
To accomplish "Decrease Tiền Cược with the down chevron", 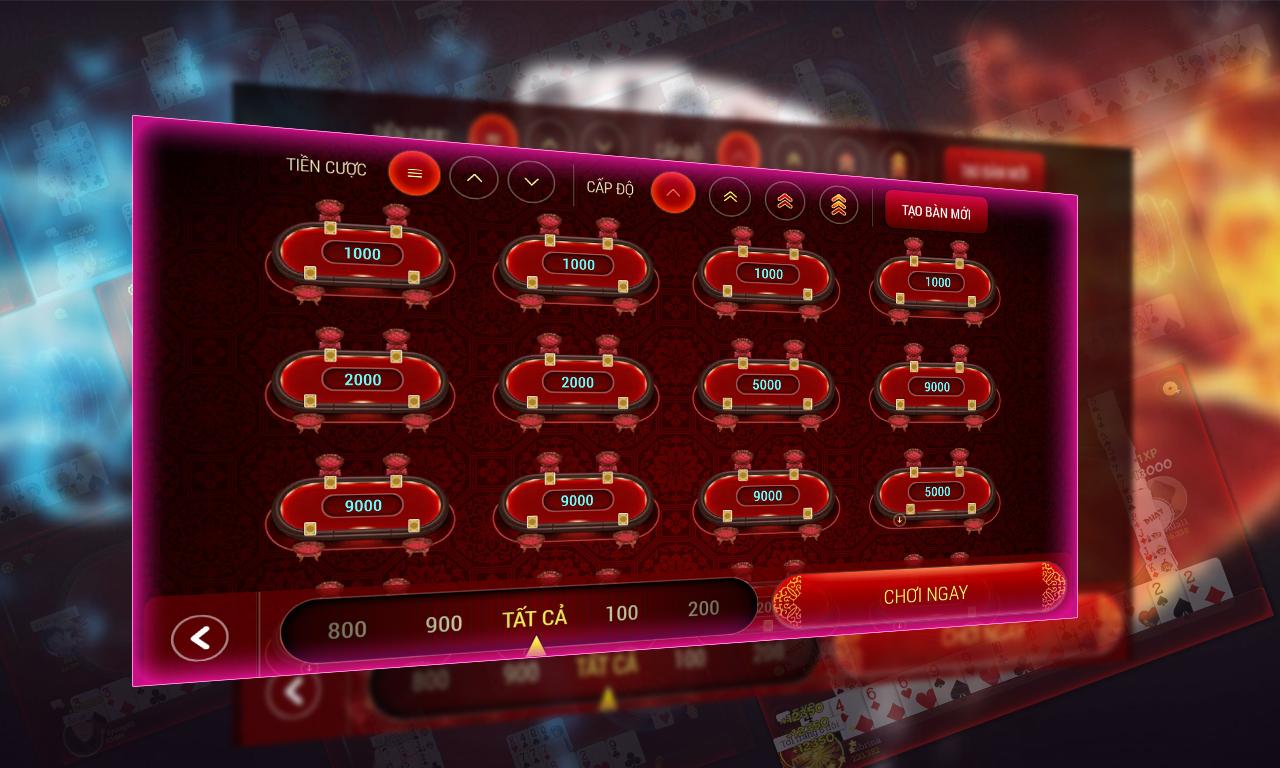I will 531,182.
